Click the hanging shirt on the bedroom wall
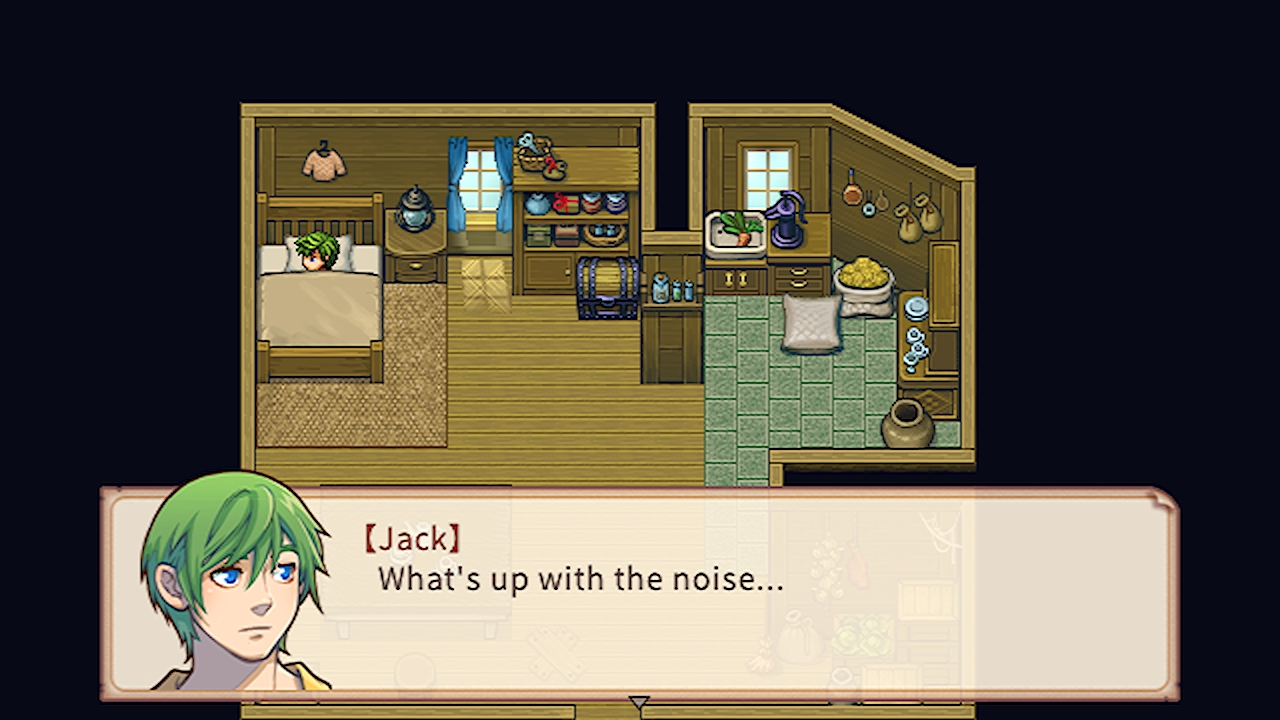This screenshot has width=1280, height=720. click(322, 165)
